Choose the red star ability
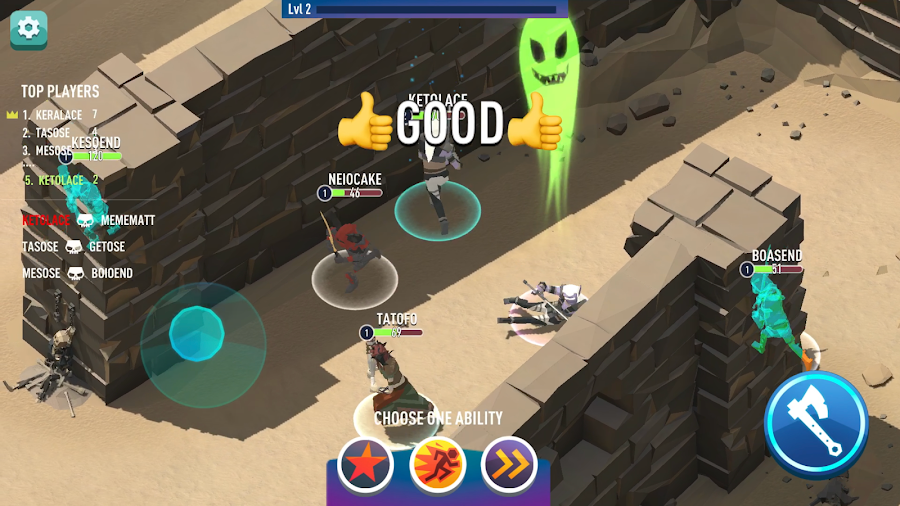The height and width of the screenshot is (506, 900). click(365, 464)
